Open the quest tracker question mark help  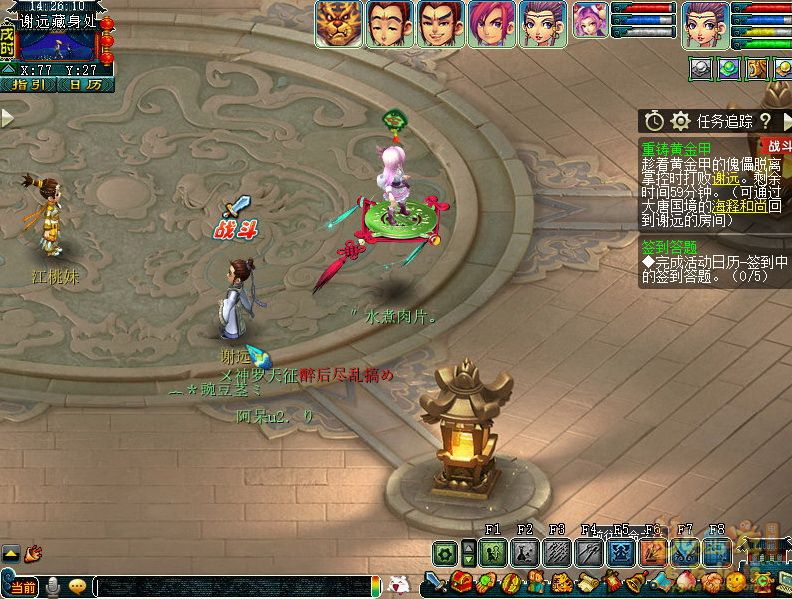coord(765,121)
